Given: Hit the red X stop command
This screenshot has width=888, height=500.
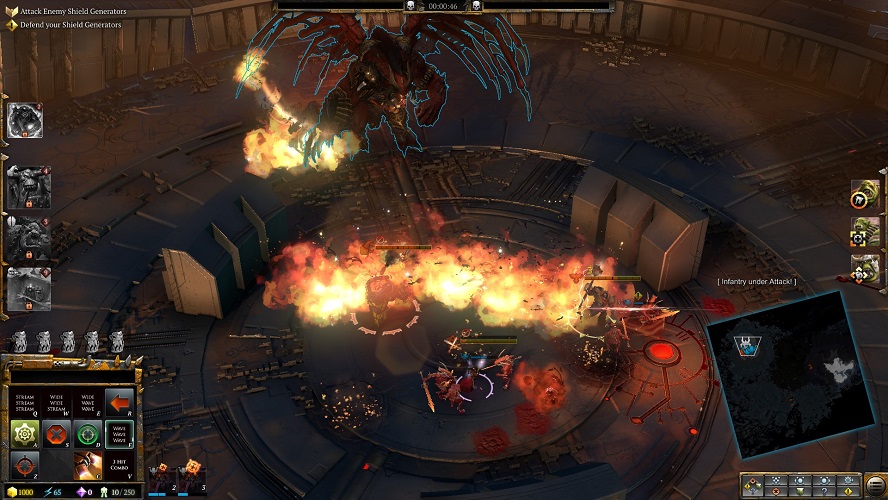Looking at the screenshot, I should pyautogui.click(x=56, y=435).
